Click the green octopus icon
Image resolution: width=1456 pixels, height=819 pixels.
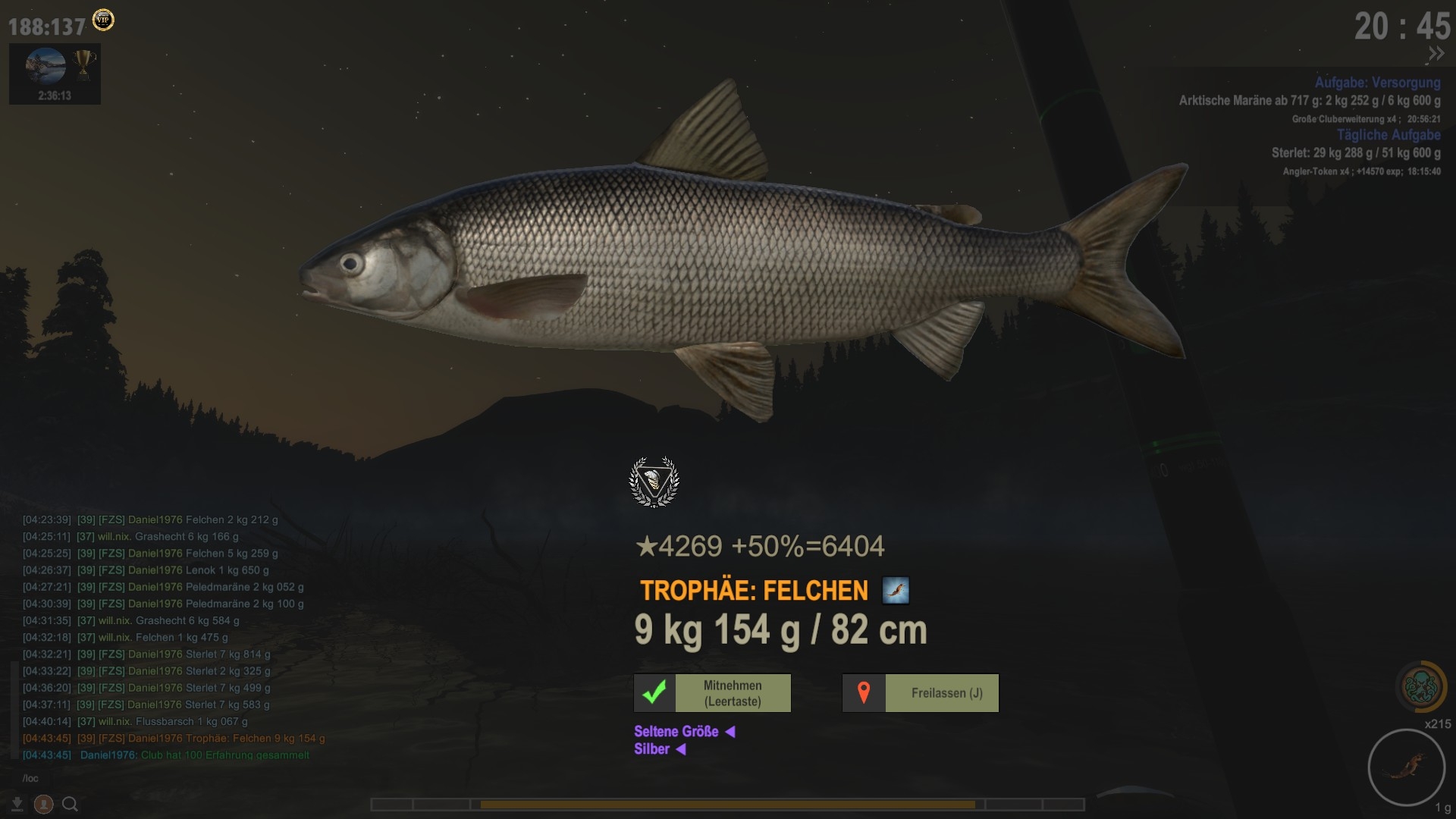(1420, 687)
